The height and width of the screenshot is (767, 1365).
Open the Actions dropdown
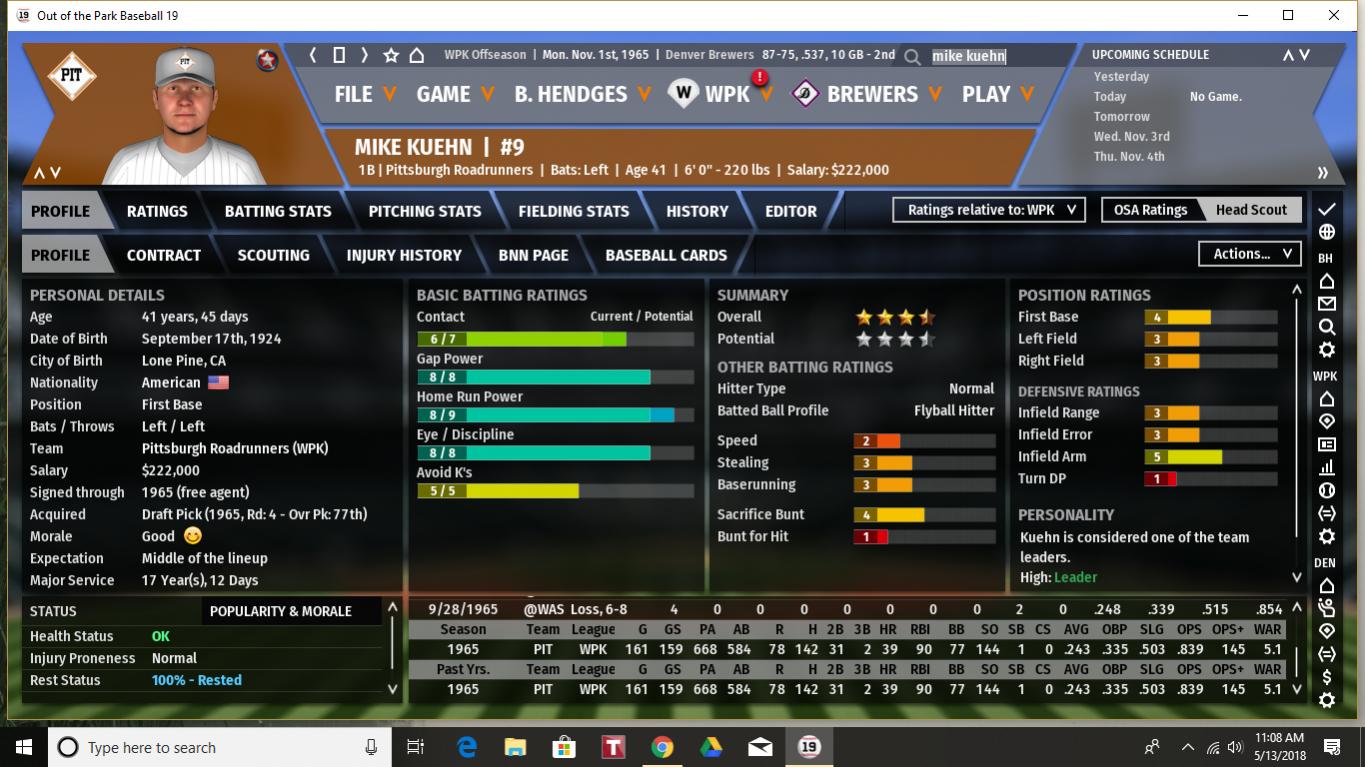(1250, 254)
